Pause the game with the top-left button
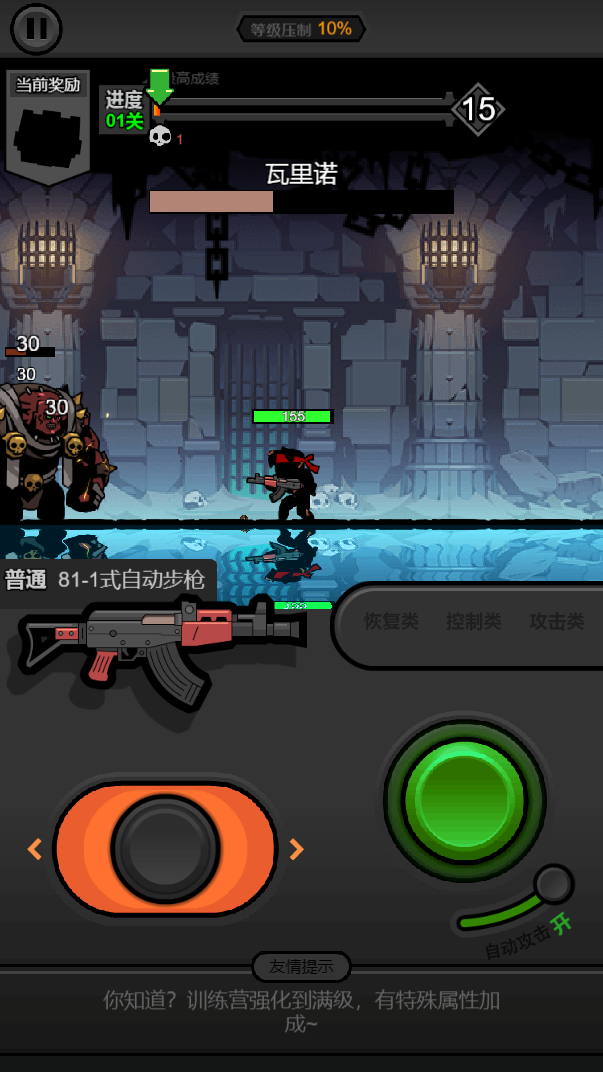The image size is (603, 1072). click(x=36, y=29)
